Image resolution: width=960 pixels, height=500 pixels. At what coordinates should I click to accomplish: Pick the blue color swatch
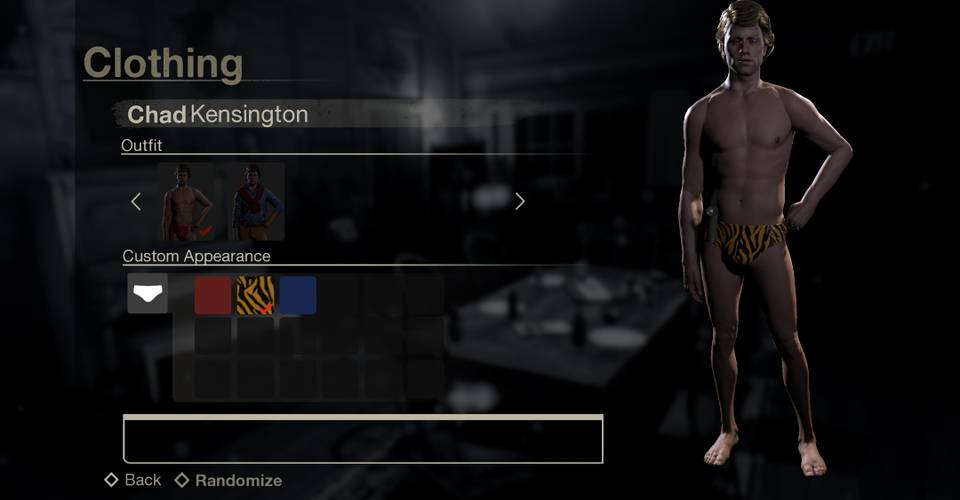(298, 295)
